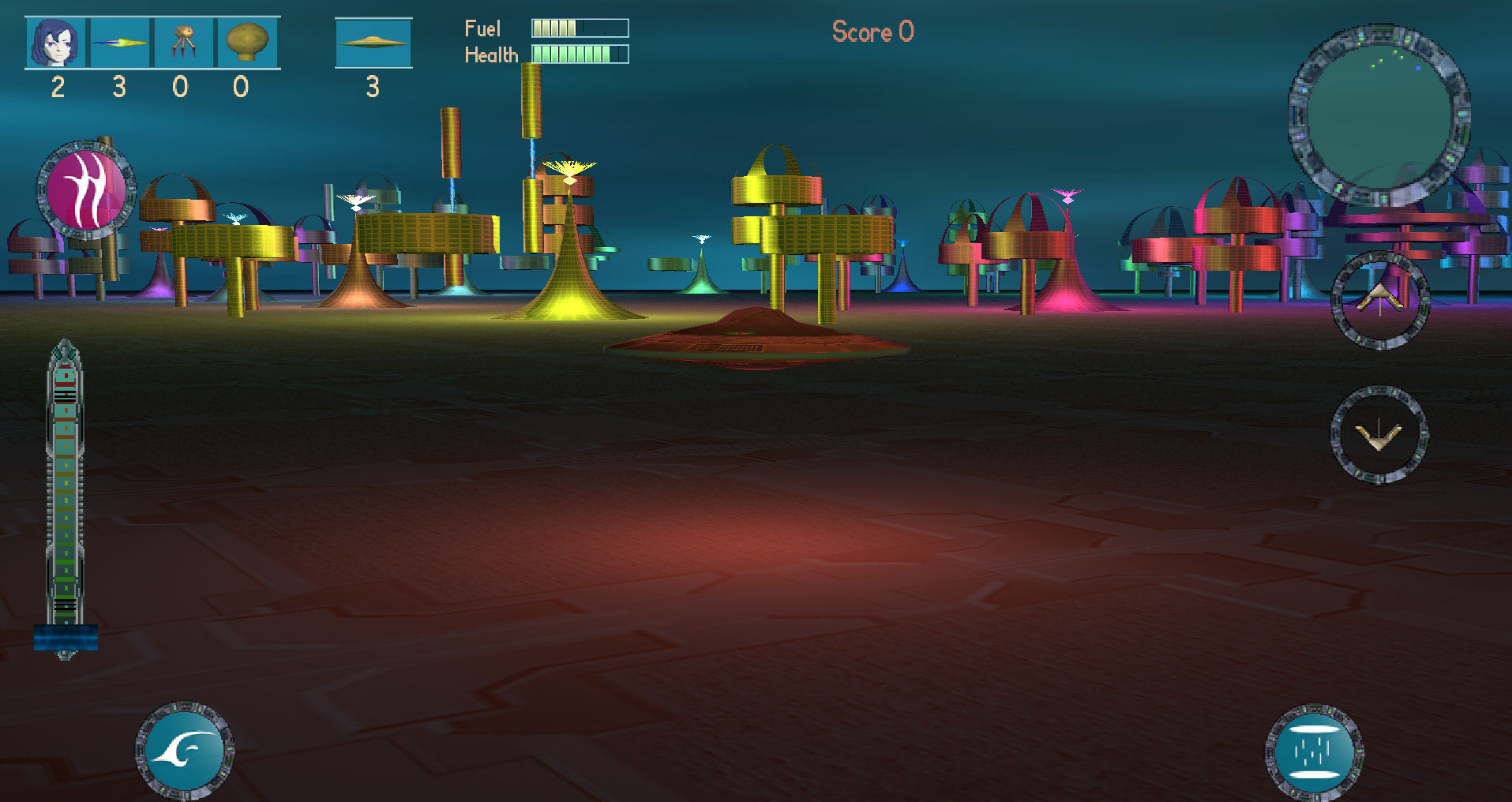The width and height of the screenshot is (1512, 802).
Task: Pick the golden mushroom dome icon
Action: click(246, 43)
